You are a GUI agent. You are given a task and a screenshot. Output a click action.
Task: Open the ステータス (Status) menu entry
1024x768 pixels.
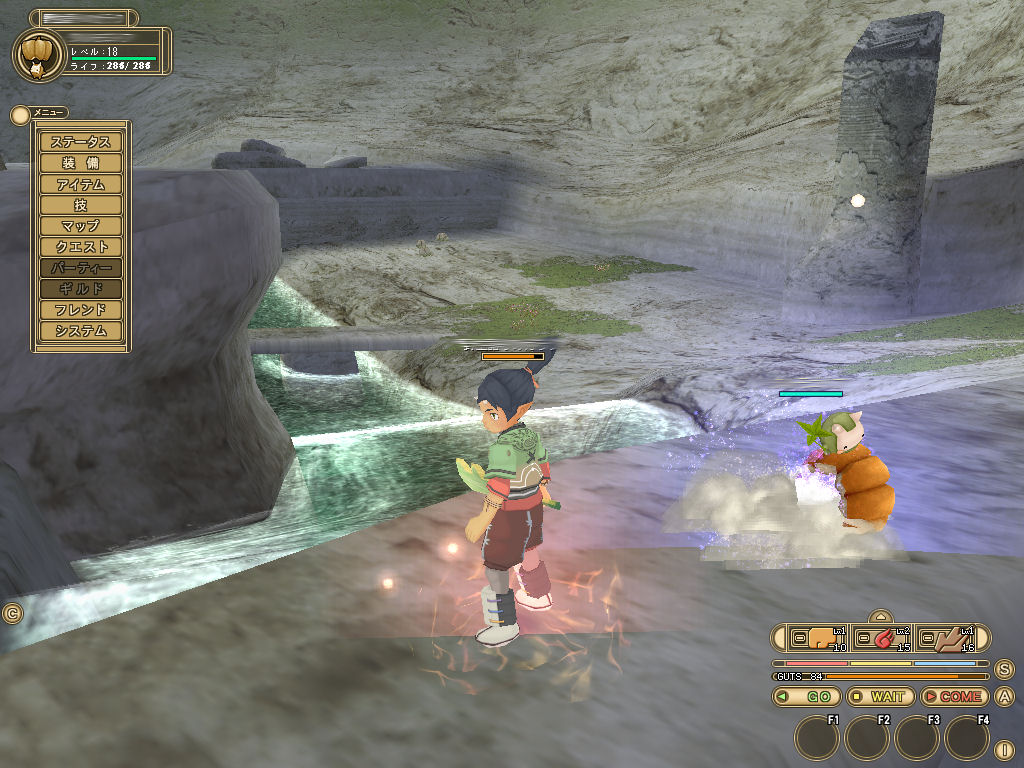(x=81, y=142)
